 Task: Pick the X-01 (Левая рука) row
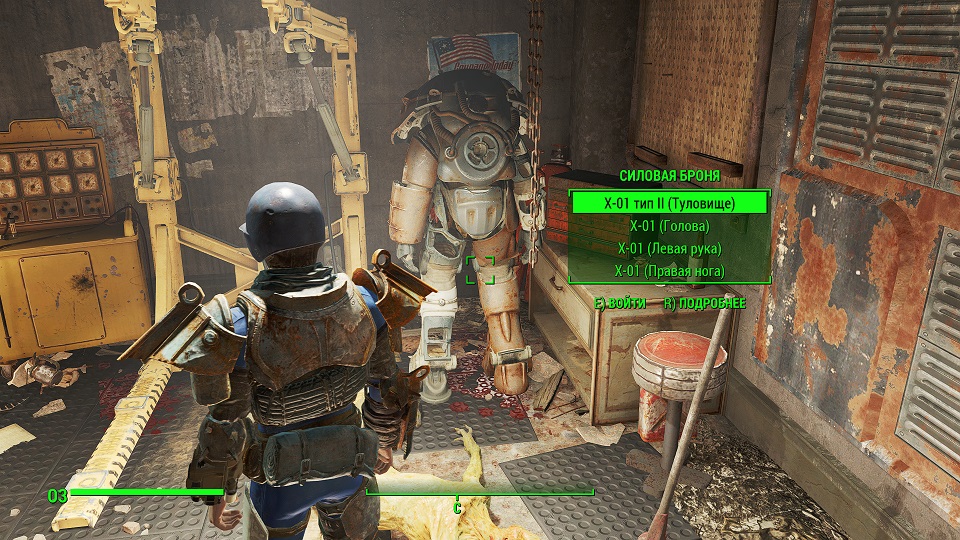(x=669, y=248)
